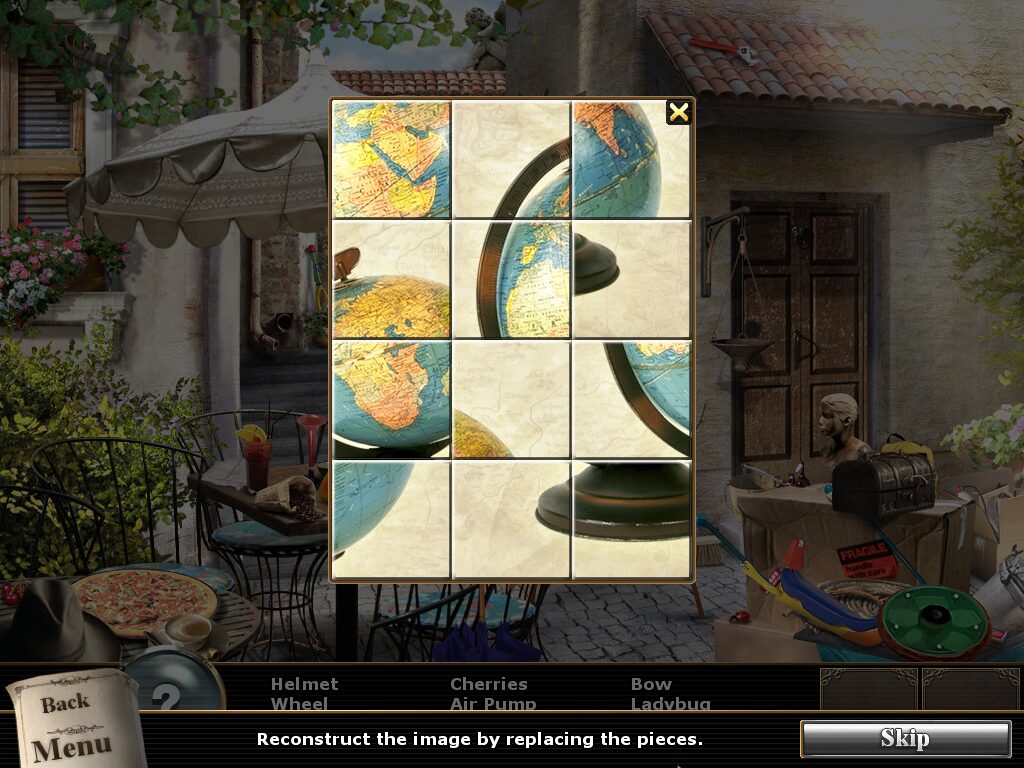Screen dimensions: 1024x768
Task: Skip the puzzle
Action: 905,739
